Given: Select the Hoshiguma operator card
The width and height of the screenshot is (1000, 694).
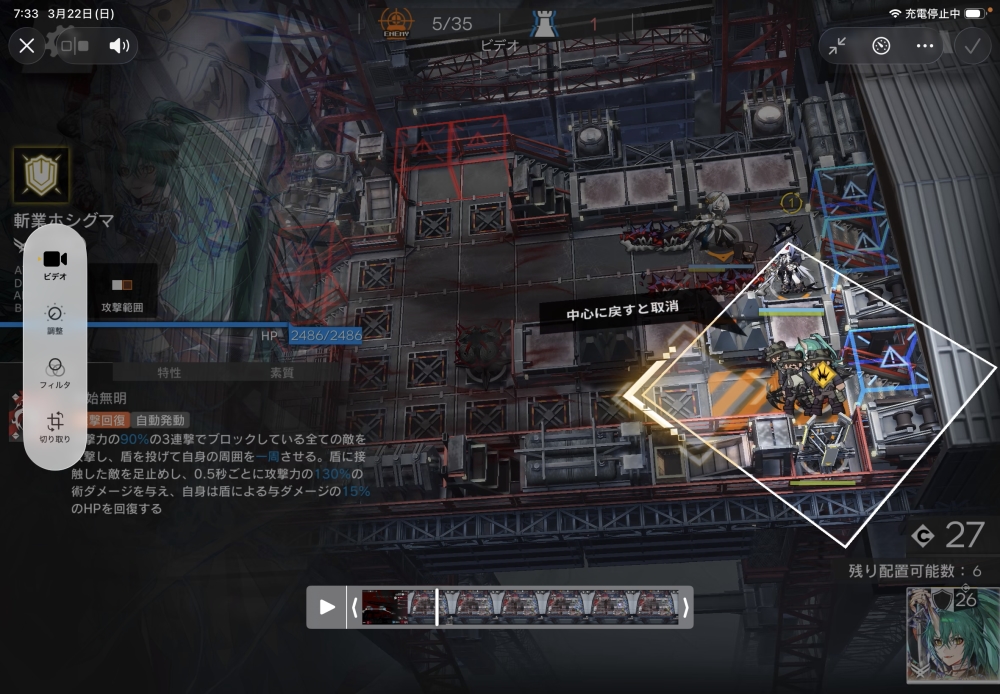Looking at the screenshot, I should pyautogui.click(x=952, y=636).
